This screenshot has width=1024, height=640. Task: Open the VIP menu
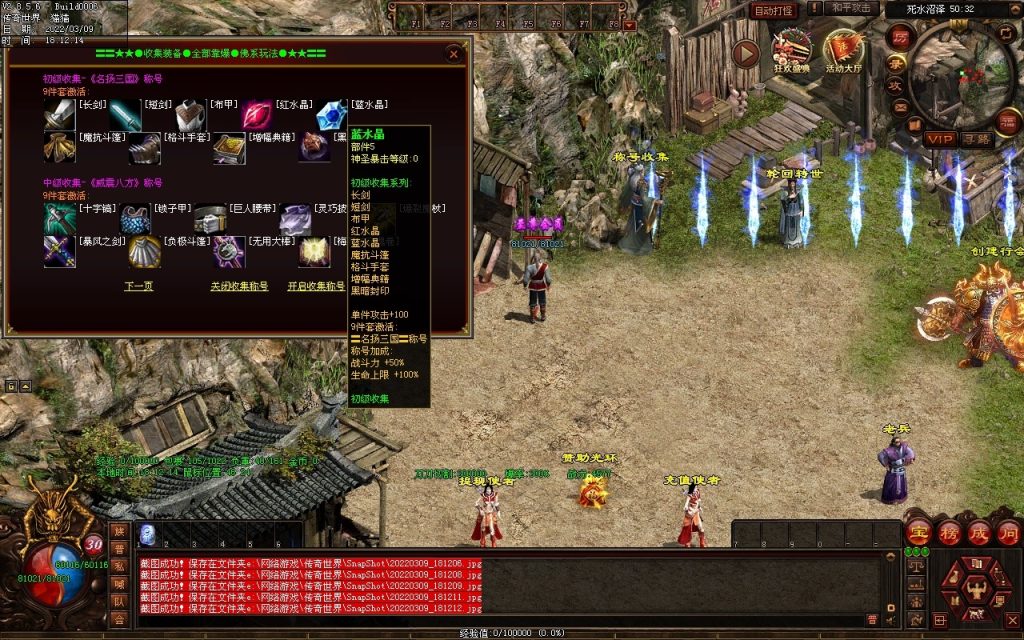[x=939, y=138]
